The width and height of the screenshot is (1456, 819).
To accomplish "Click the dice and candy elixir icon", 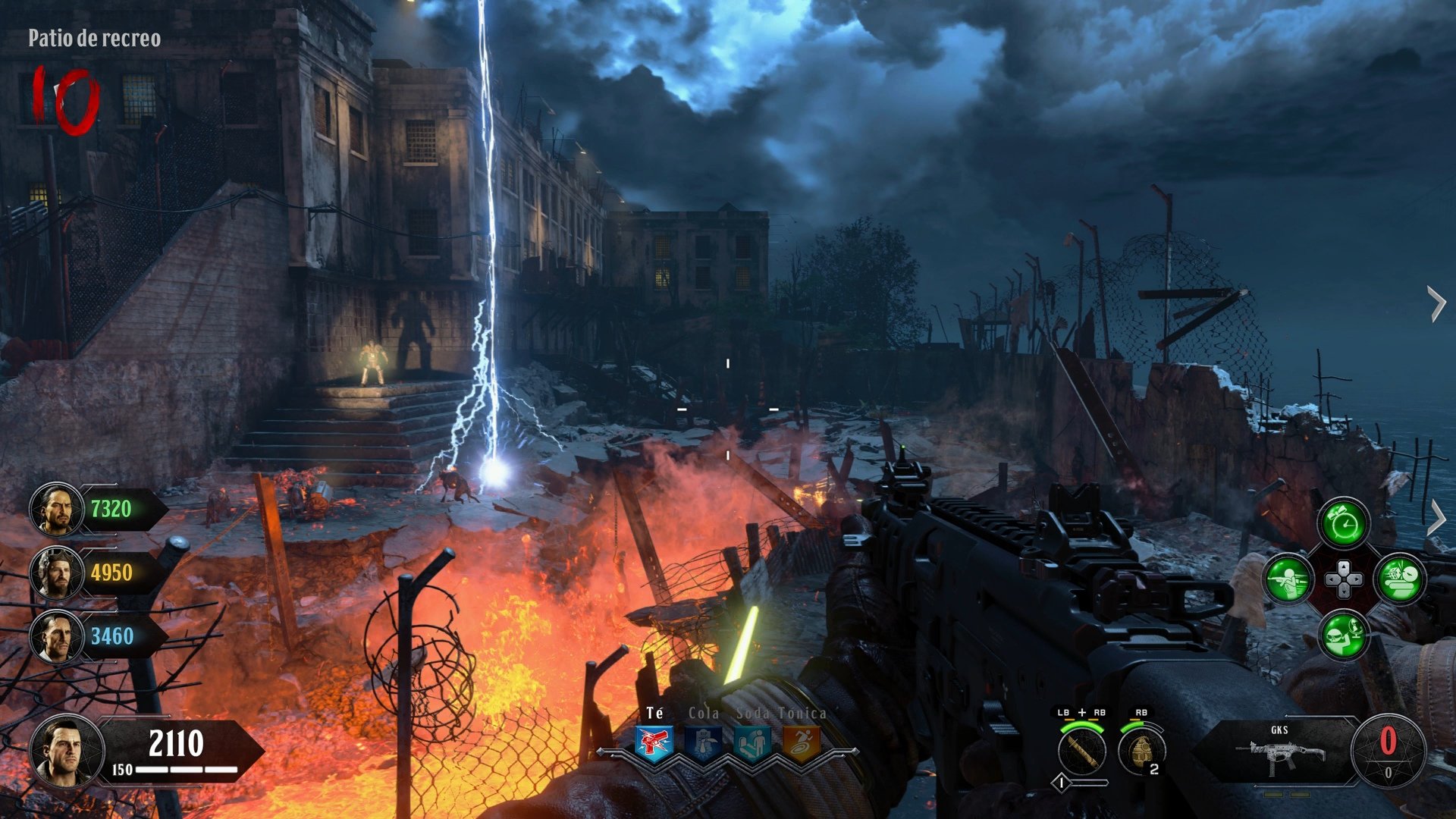I will point(1400,579).
